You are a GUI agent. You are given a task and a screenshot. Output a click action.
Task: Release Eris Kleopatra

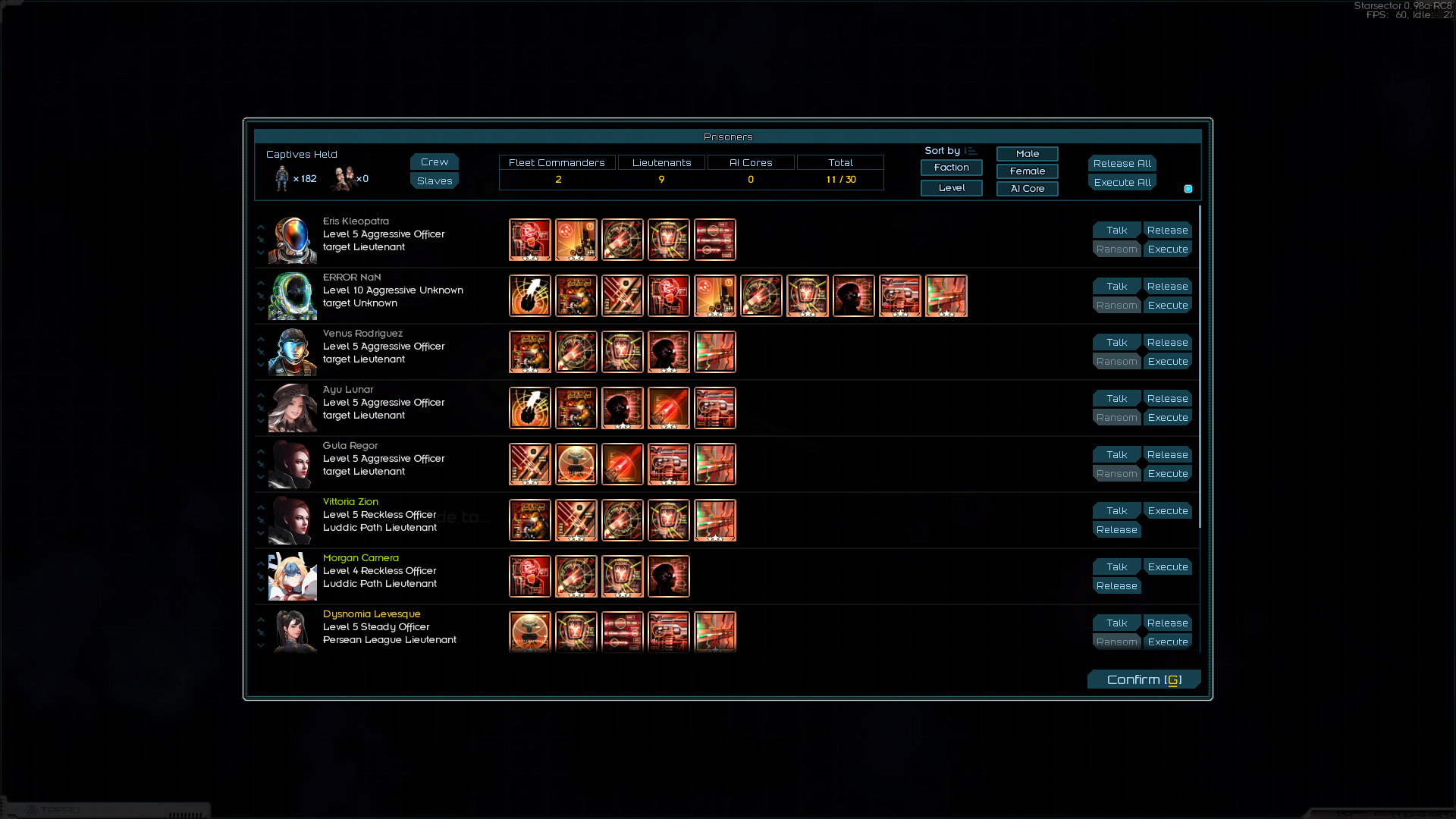coord(1167,231)
